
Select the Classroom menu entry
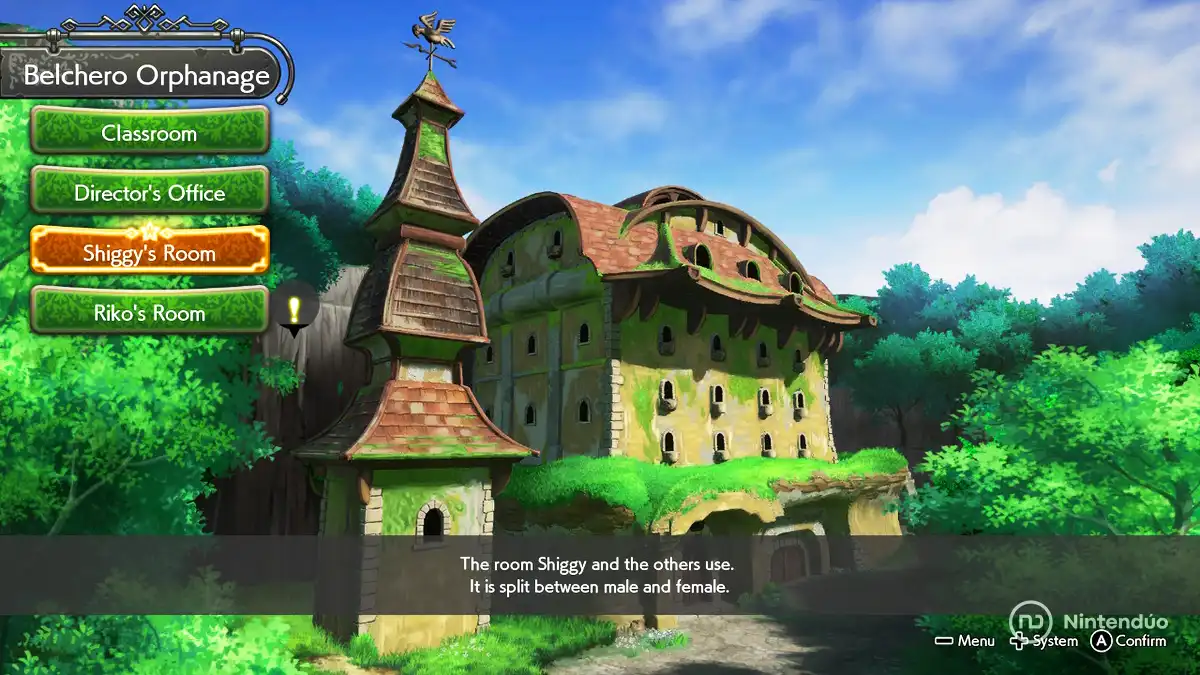click(149, 133)
